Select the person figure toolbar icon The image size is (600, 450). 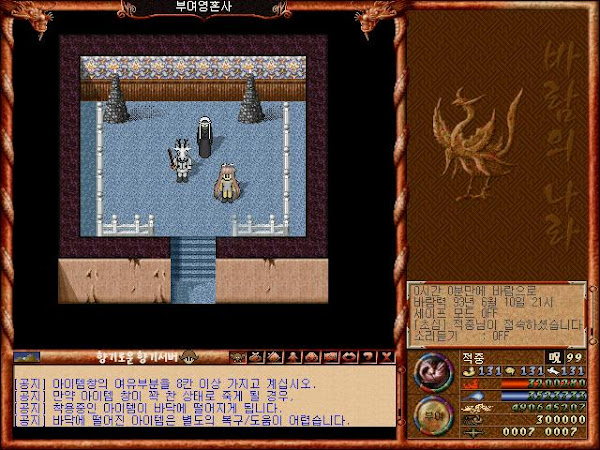(294, 357)
